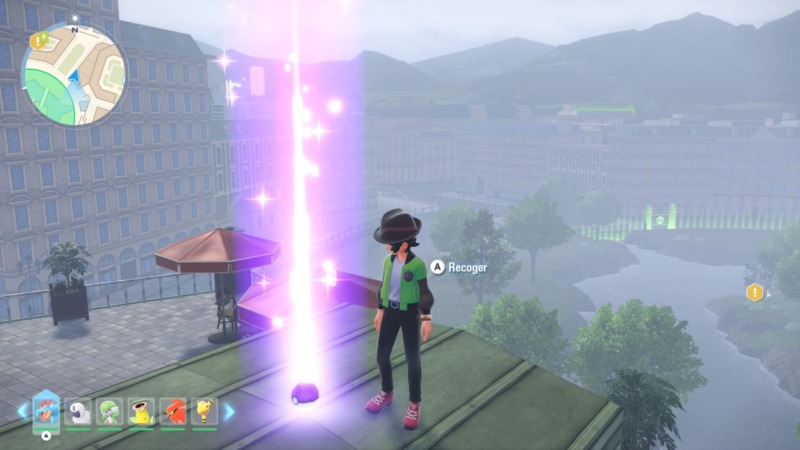This screenshot has width=800, height=450.
Task: Choose the red Pokémon party slot
Action: (174, 411)
